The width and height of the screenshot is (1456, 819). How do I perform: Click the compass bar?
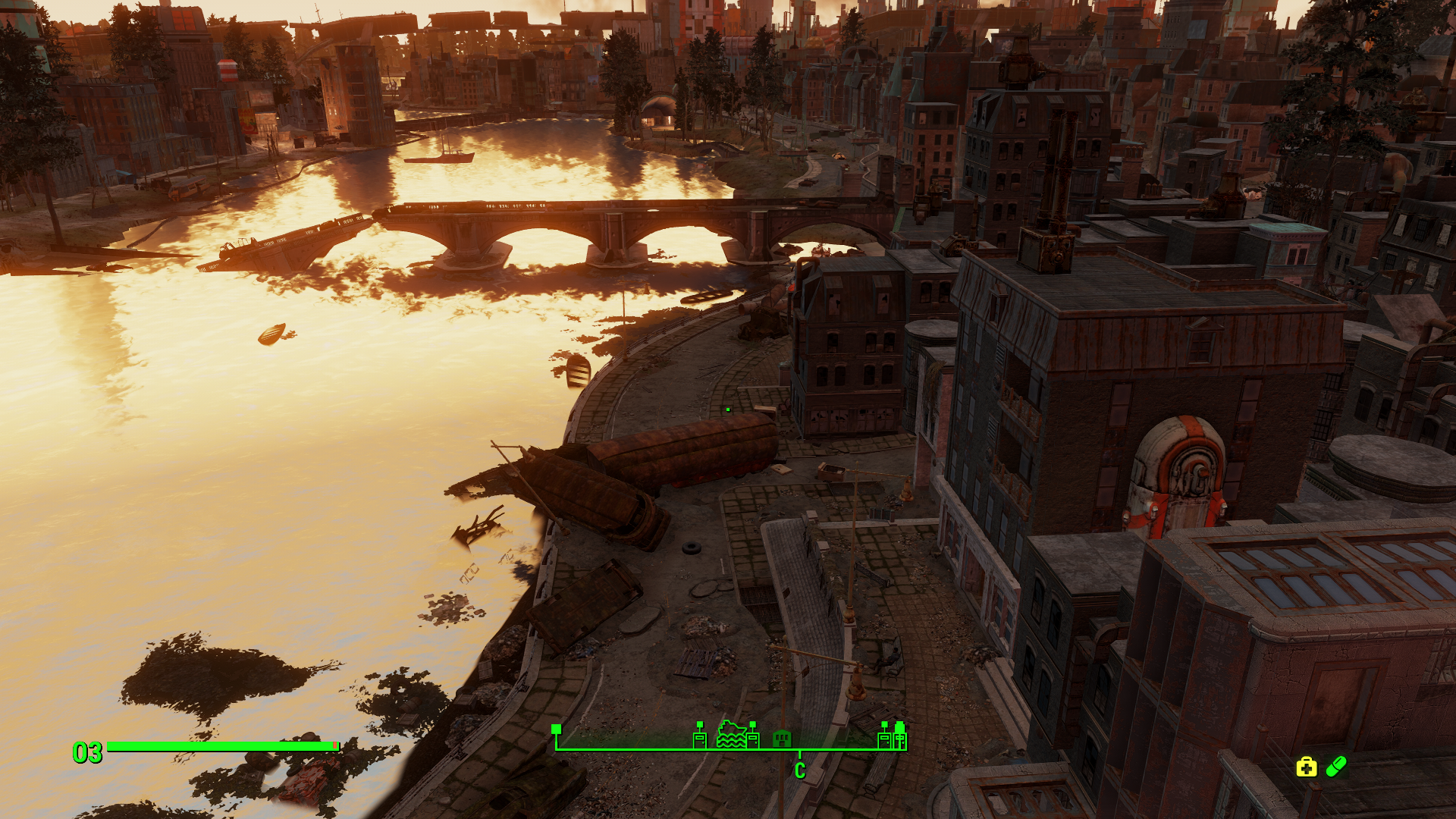730,748
